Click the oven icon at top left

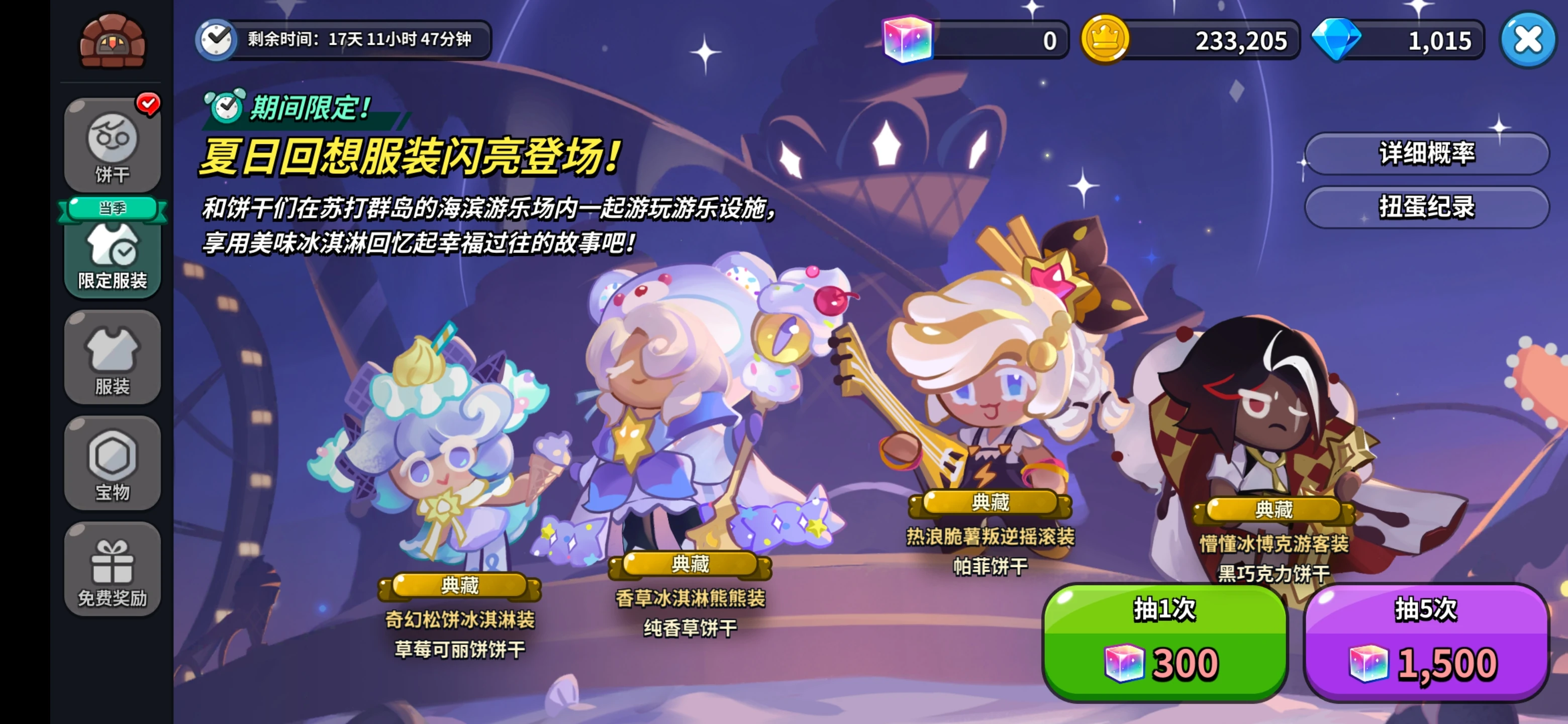click(113, 41)
